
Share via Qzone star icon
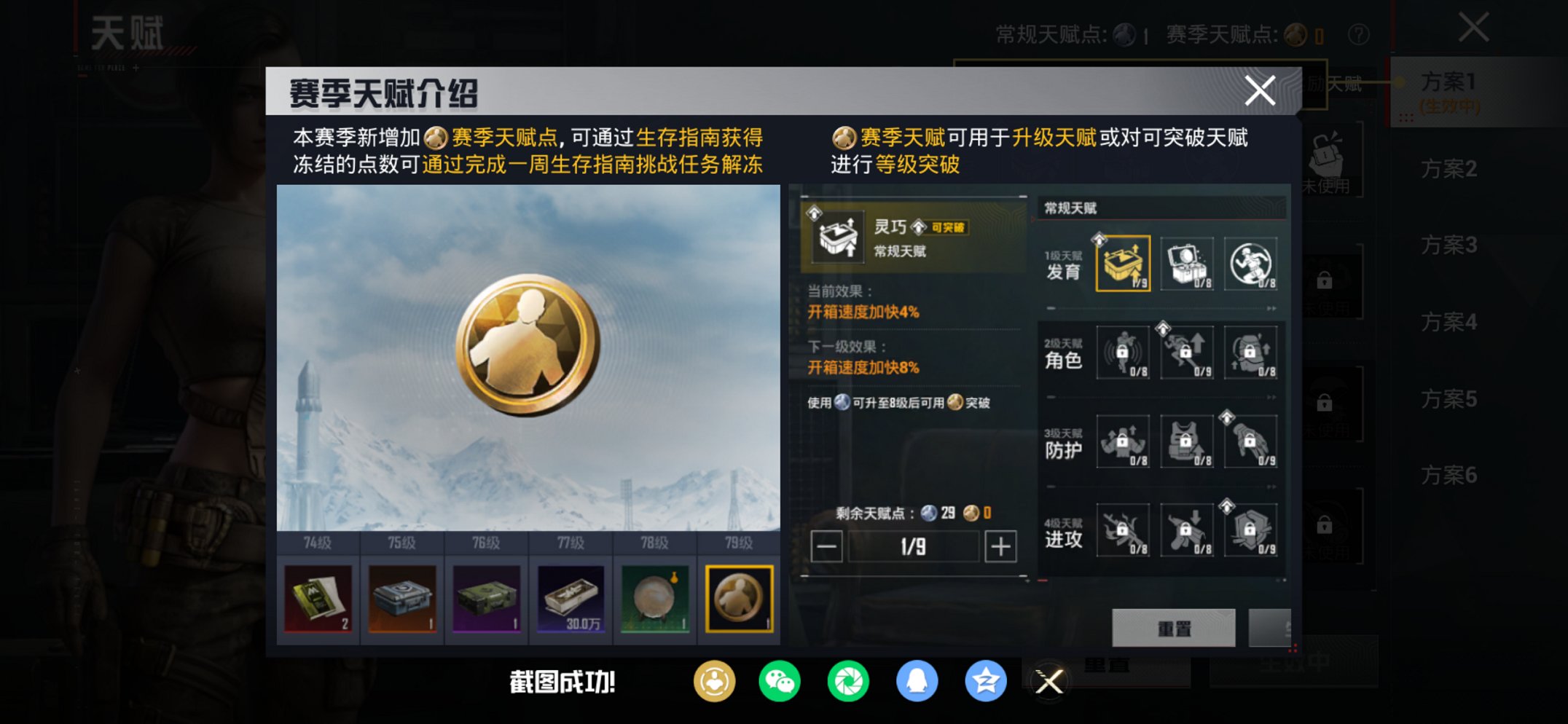988,682
